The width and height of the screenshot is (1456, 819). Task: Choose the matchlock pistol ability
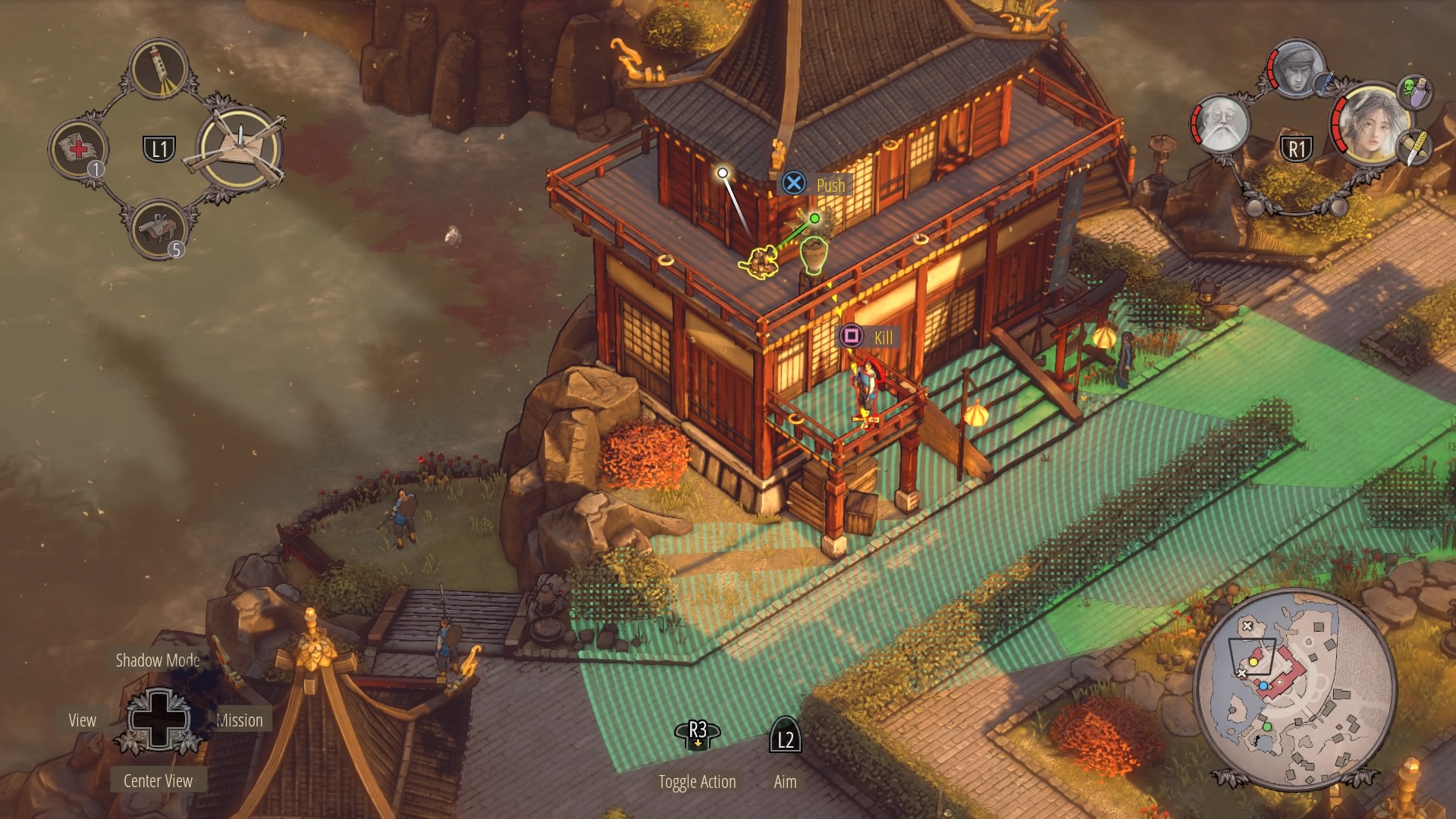pos(158,229)
